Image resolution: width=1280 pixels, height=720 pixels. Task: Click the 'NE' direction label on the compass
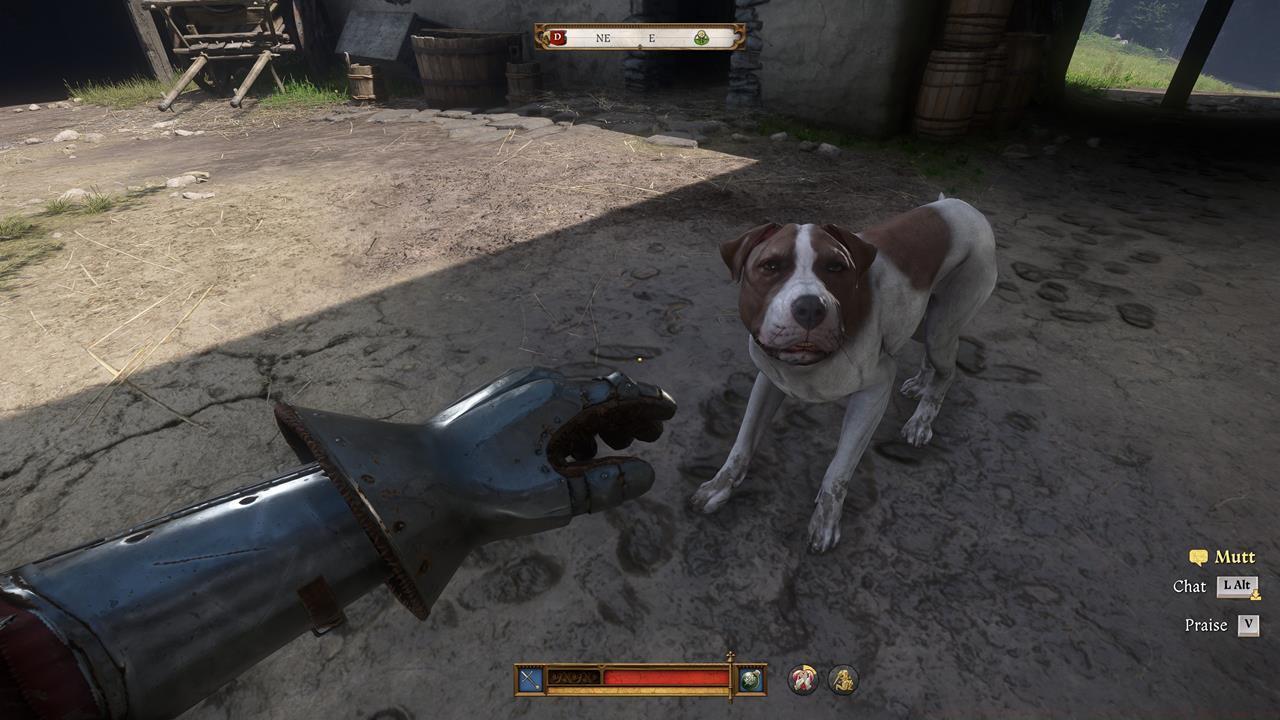(602, 38)
